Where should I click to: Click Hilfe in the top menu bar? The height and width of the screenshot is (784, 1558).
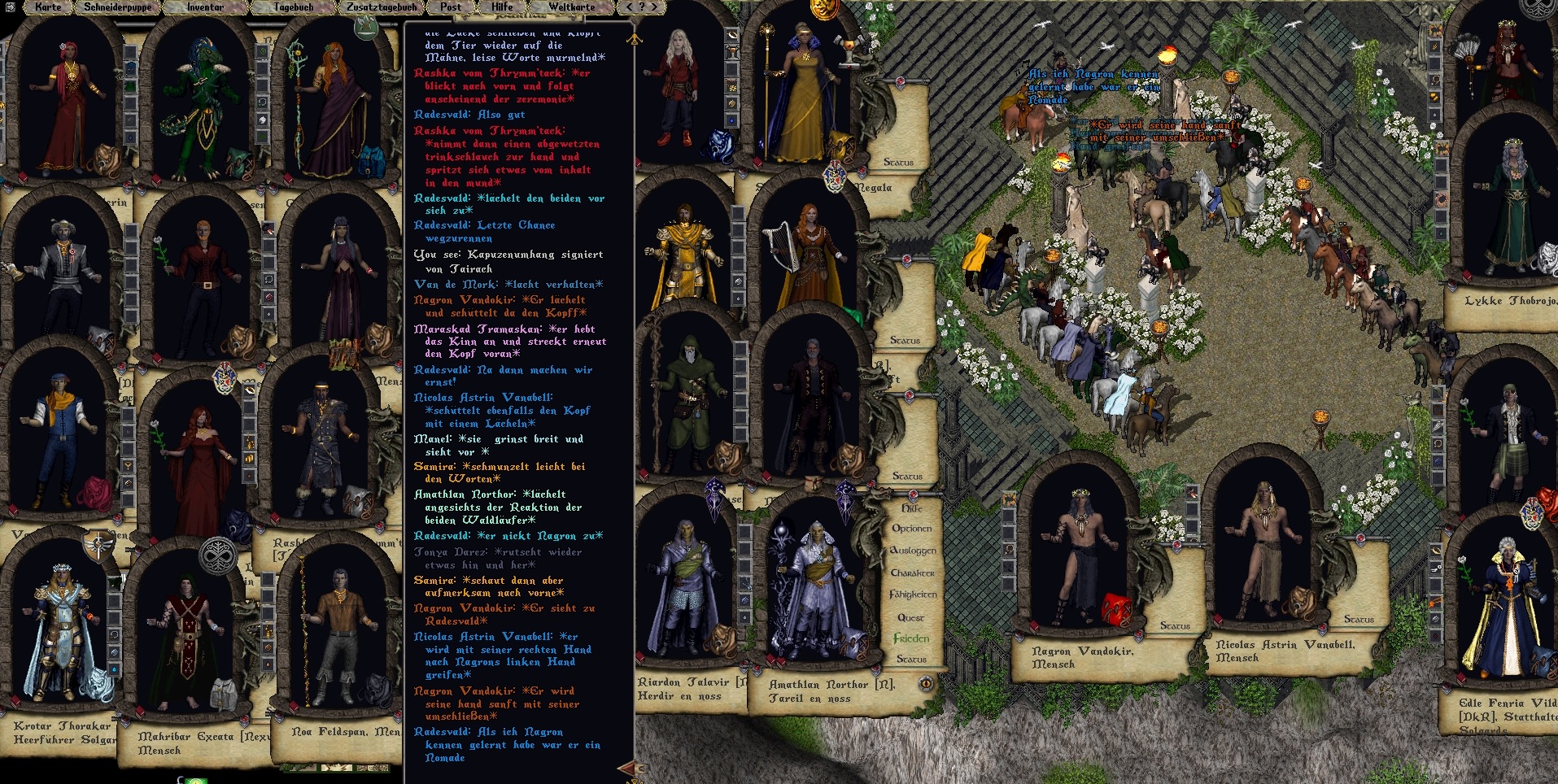(502, 7)
